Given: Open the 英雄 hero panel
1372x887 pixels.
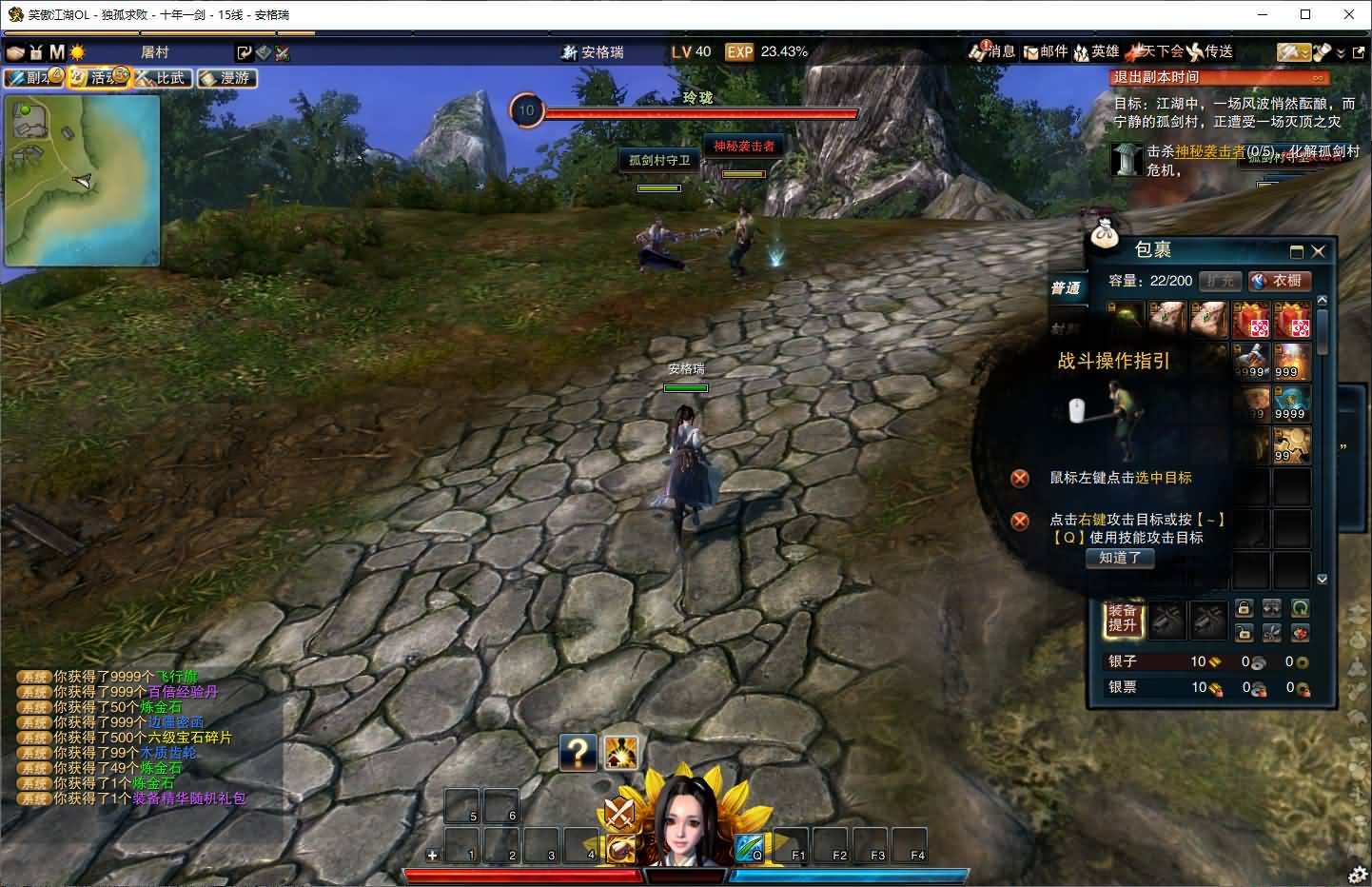Looking at the screenshot, I should point(1096,52).
